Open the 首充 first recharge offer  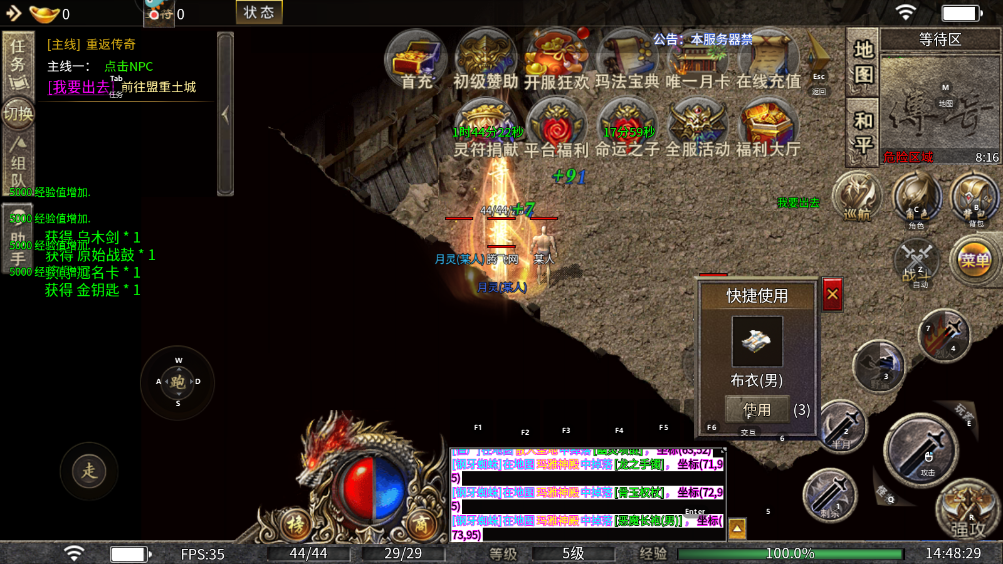tap(416, 59)
